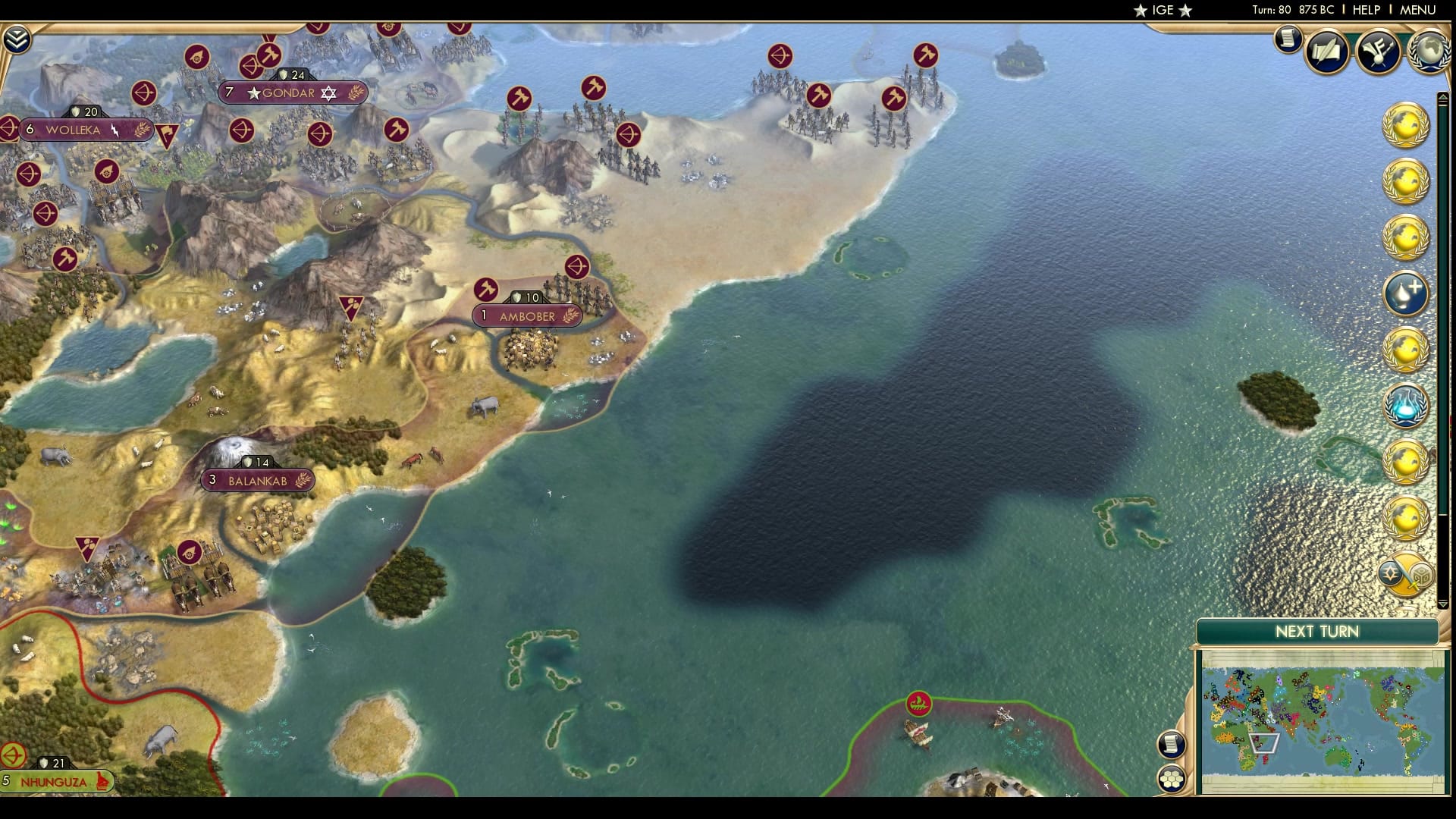Toggle the hex grid icon beside the minimap
This screenshot has height=819, width=1456.
click(x=1170, y=780)
